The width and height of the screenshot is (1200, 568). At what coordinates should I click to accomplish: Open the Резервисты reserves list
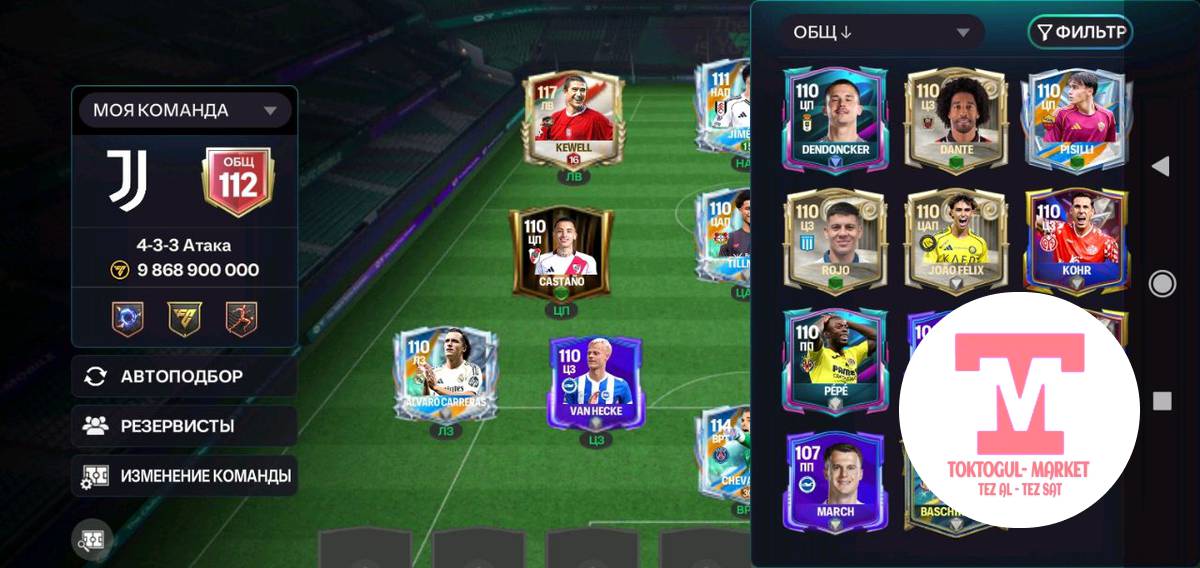pos(184,426)
